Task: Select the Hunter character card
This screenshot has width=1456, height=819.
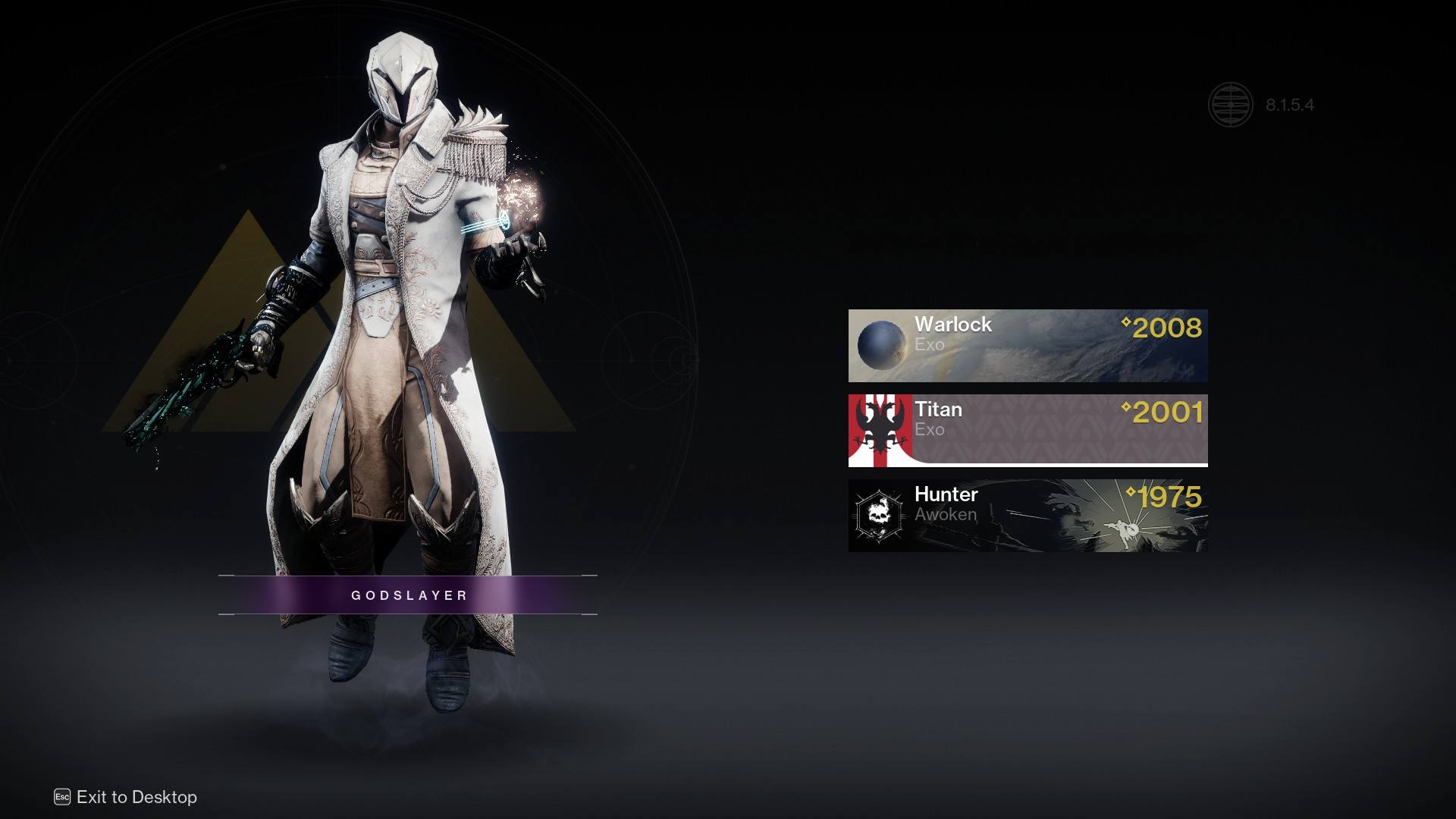Action: coord(1025,516)
